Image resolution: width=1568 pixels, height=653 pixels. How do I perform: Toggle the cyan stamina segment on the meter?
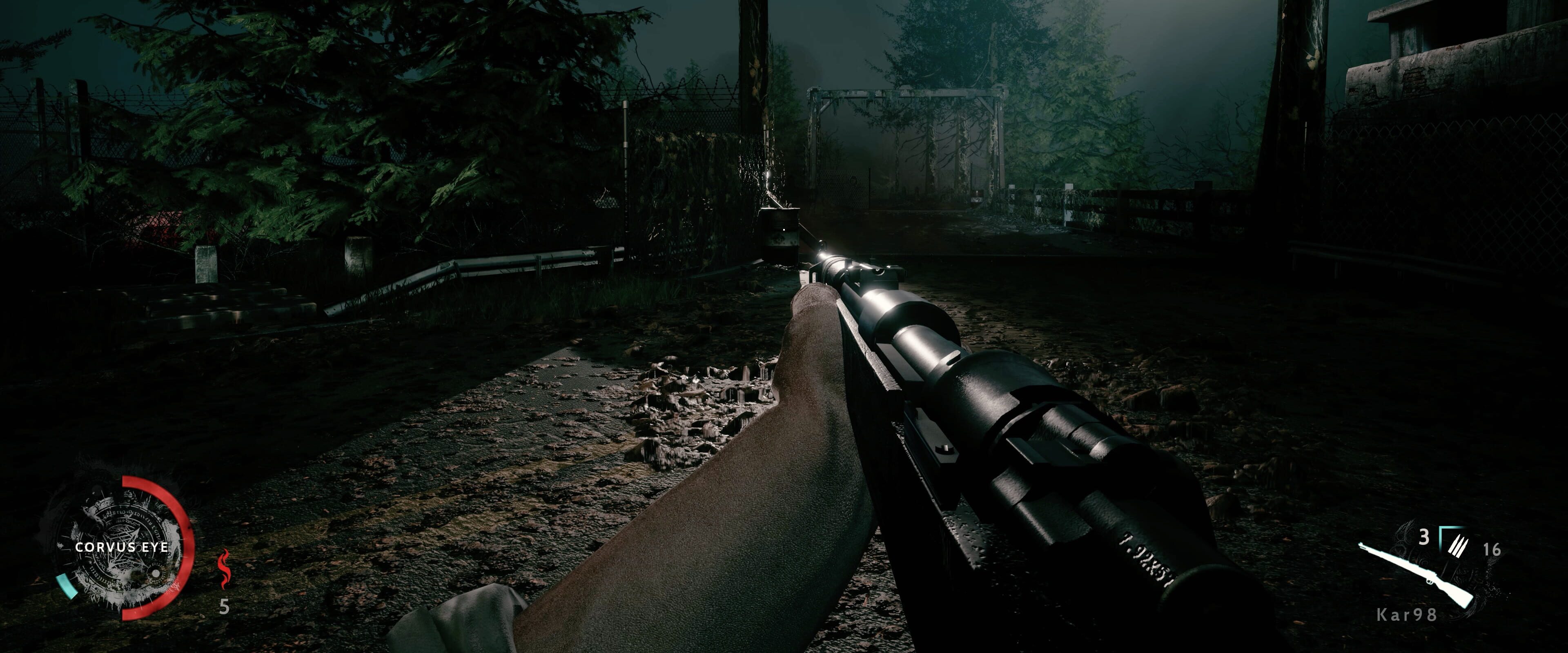(67, 586)
